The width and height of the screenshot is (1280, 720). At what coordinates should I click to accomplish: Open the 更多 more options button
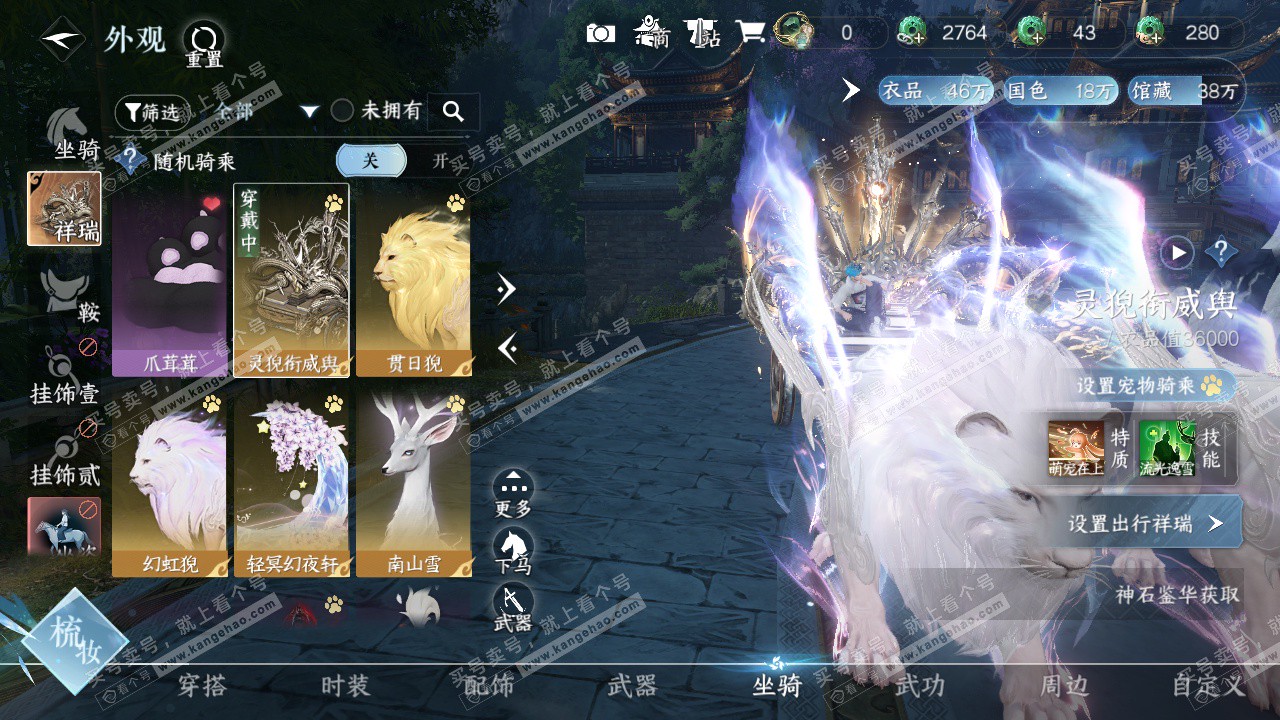(513, 493)
